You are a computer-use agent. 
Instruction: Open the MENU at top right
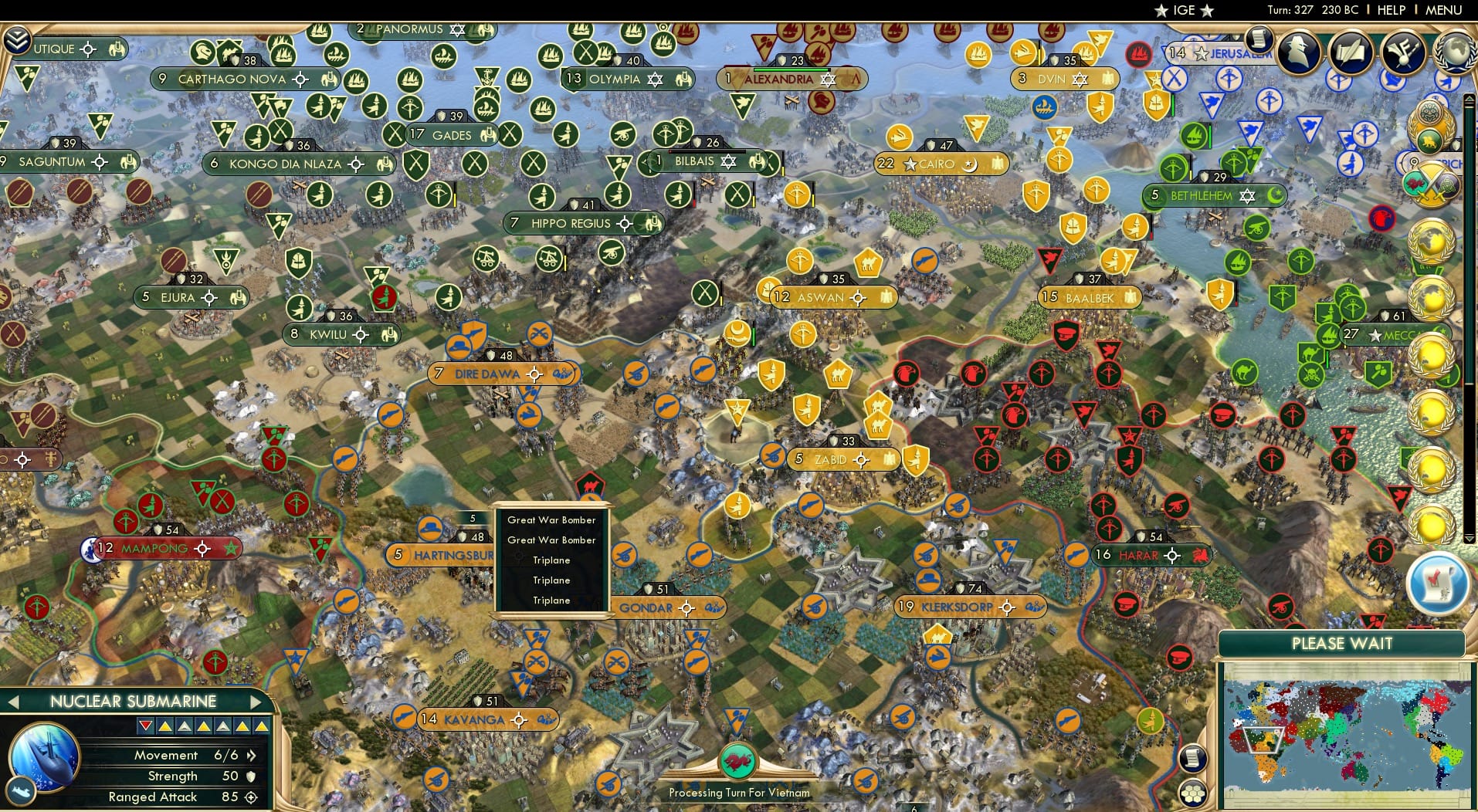1442,10
